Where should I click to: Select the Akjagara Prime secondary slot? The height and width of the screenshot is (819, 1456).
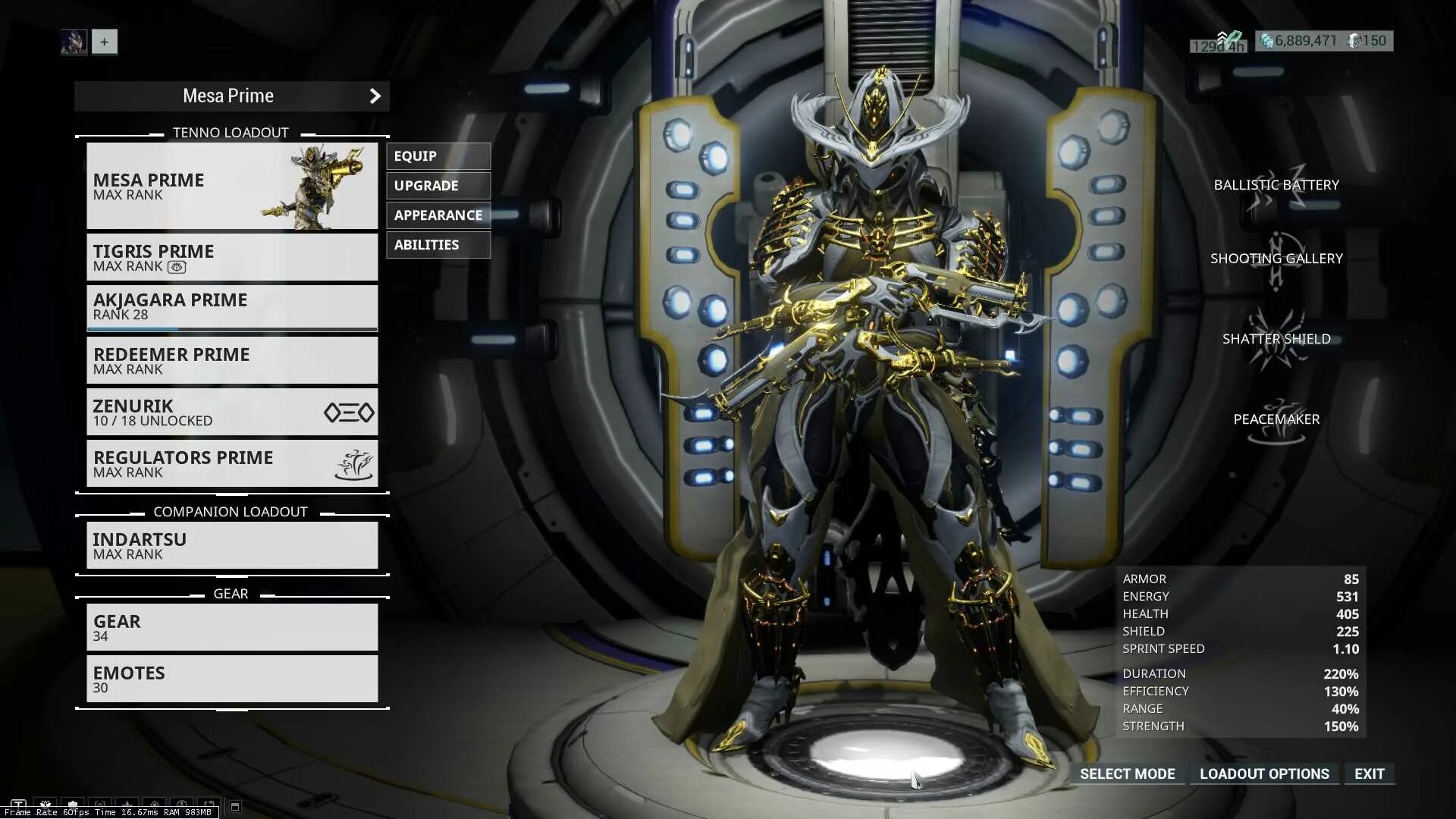(231, 307)
